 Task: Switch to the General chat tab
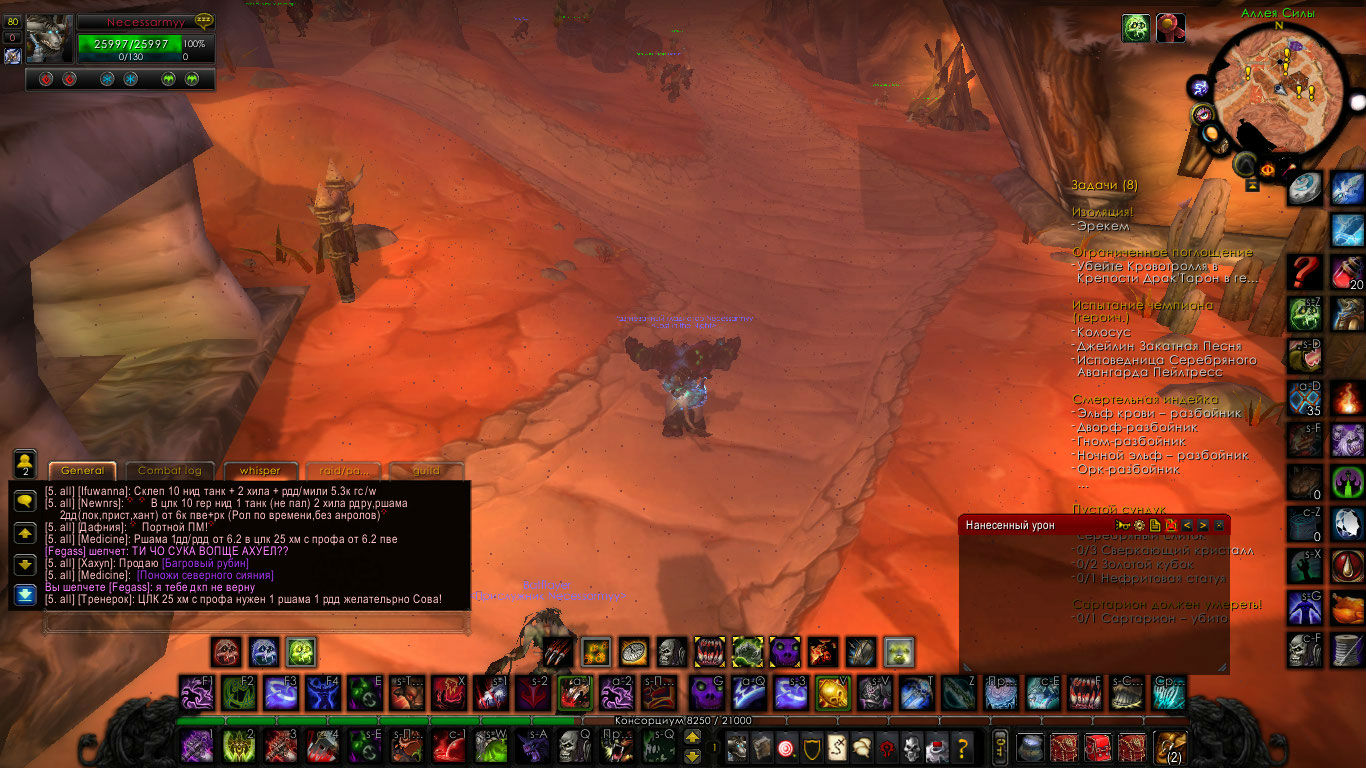point(82,471)
